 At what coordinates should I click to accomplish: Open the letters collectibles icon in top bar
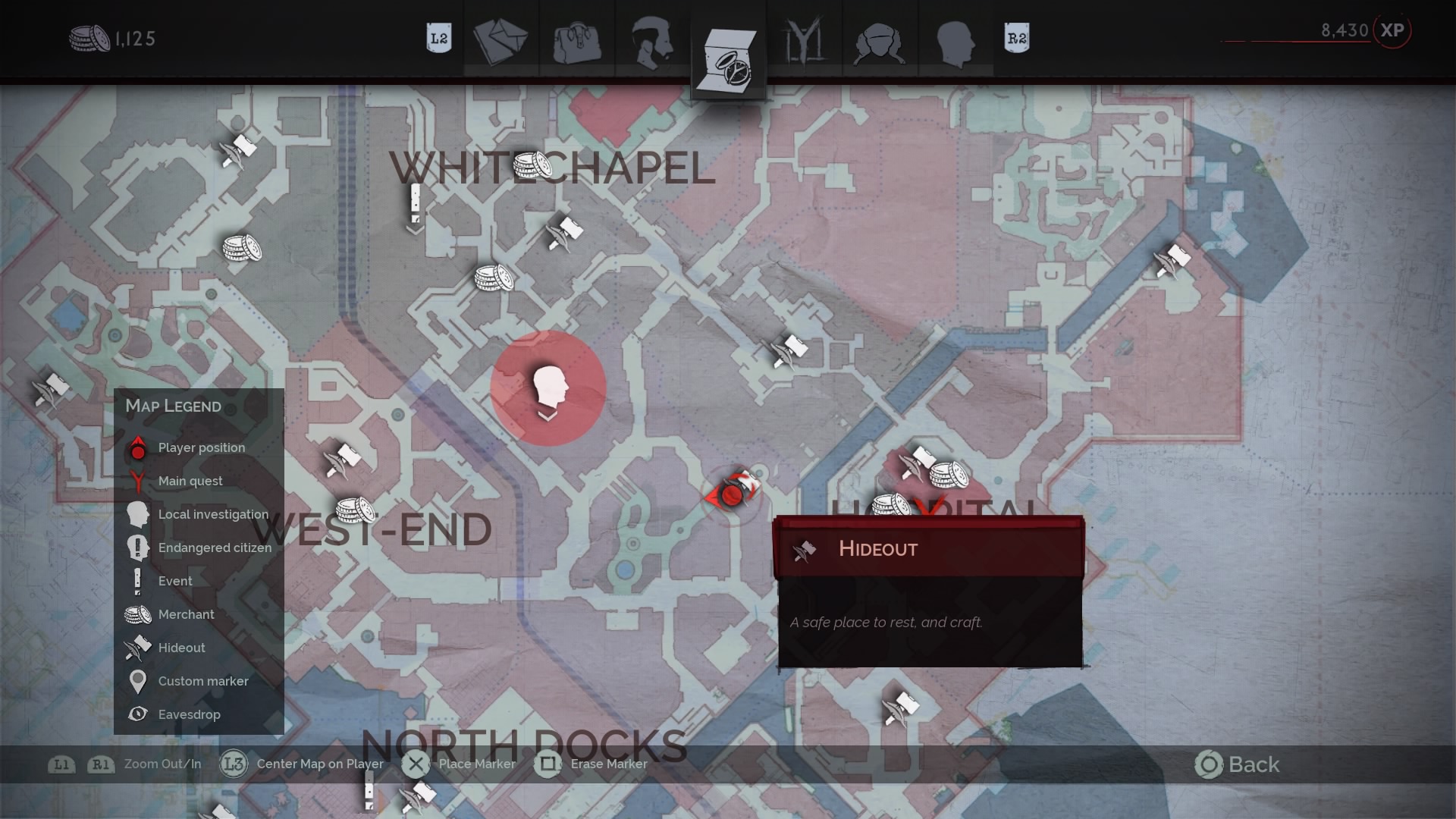tap(500, 39)
